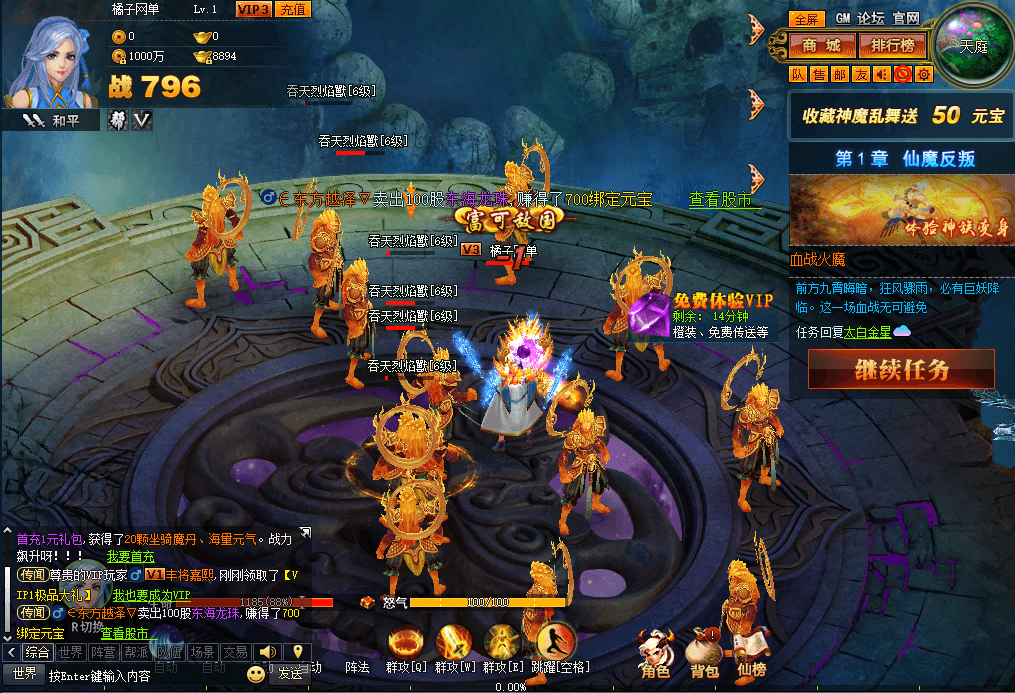Switch to the 帮派 chat tab
The height and width of the screenshot is (693, 1015).
tap(136, 652)
